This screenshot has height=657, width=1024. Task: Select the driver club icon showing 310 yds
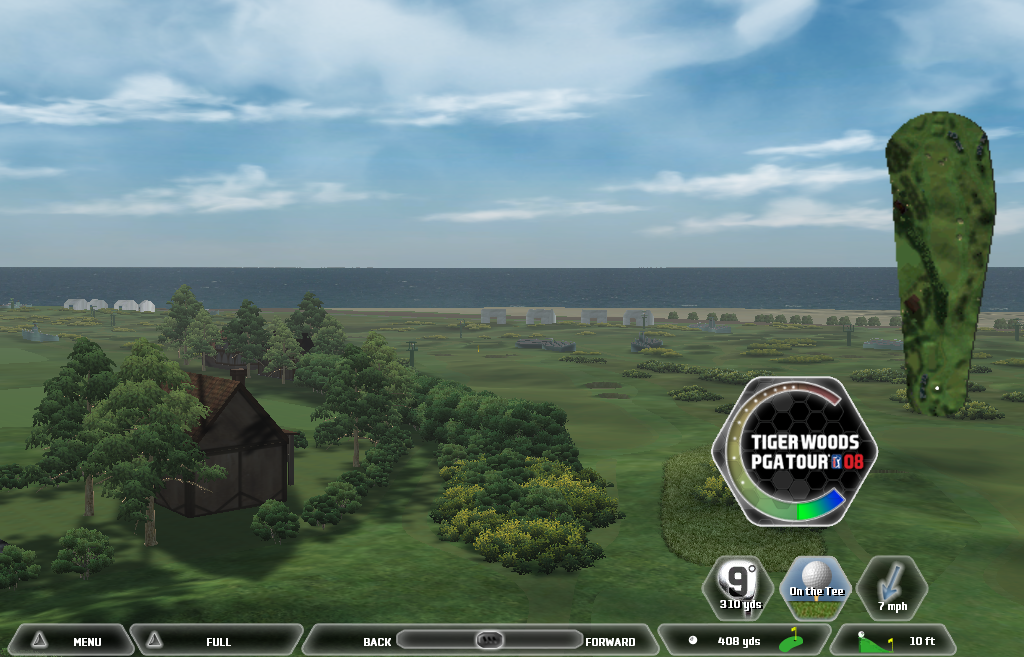(740, 588)
